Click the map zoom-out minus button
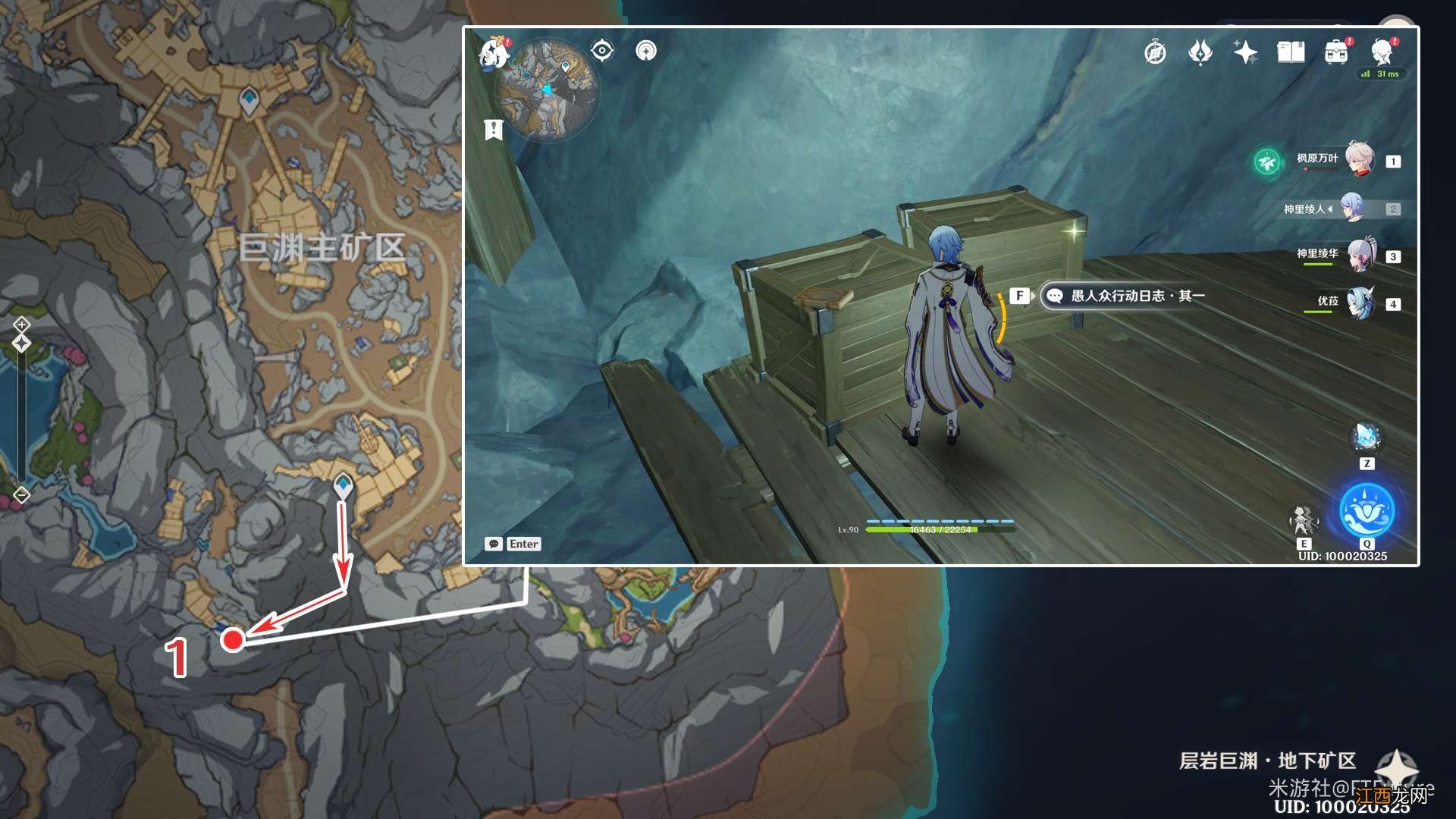 coord(22,495)
